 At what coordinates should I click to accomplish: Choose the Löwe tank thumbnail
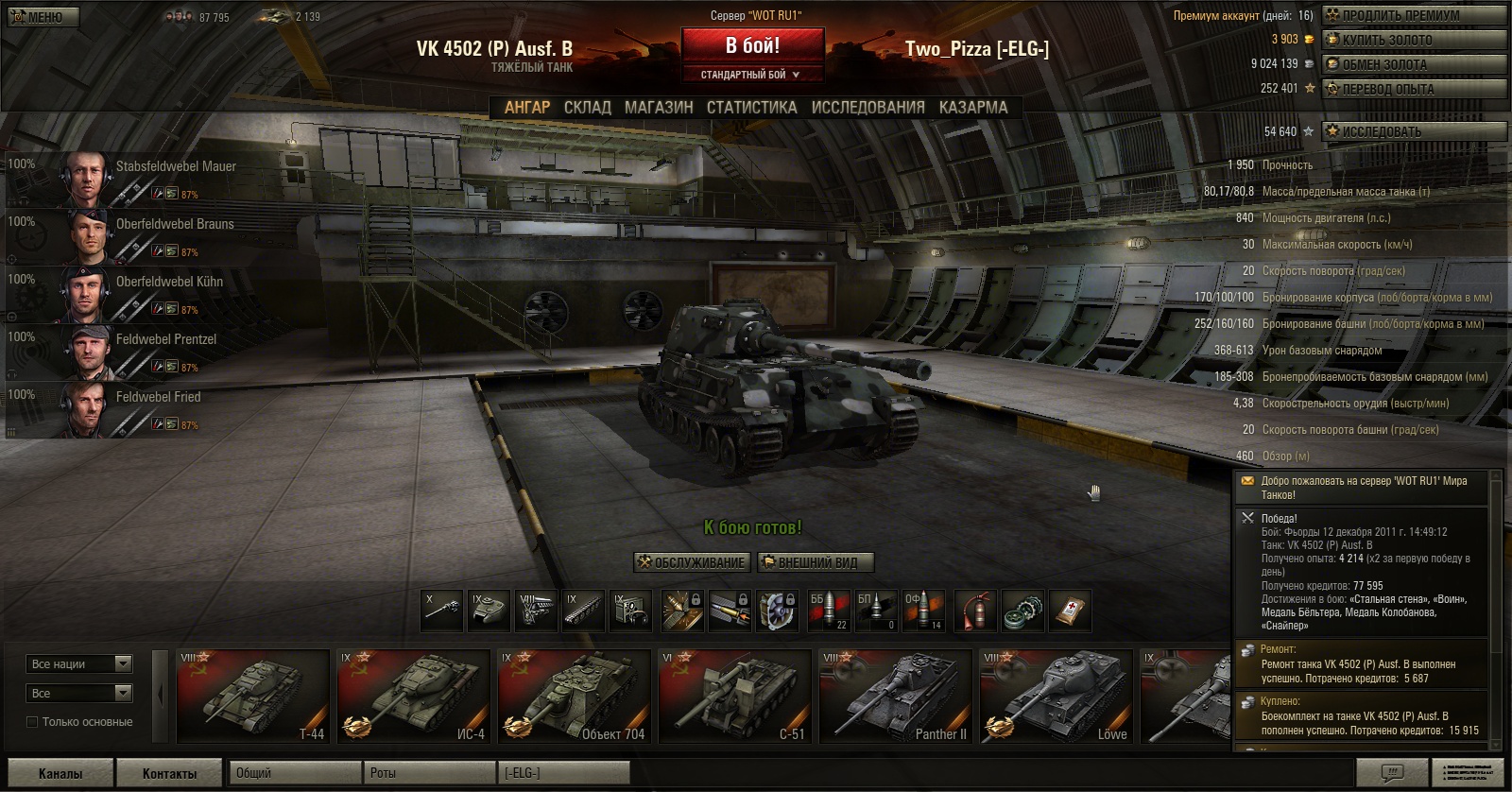pyautogui.click(x=1056, y=697)
